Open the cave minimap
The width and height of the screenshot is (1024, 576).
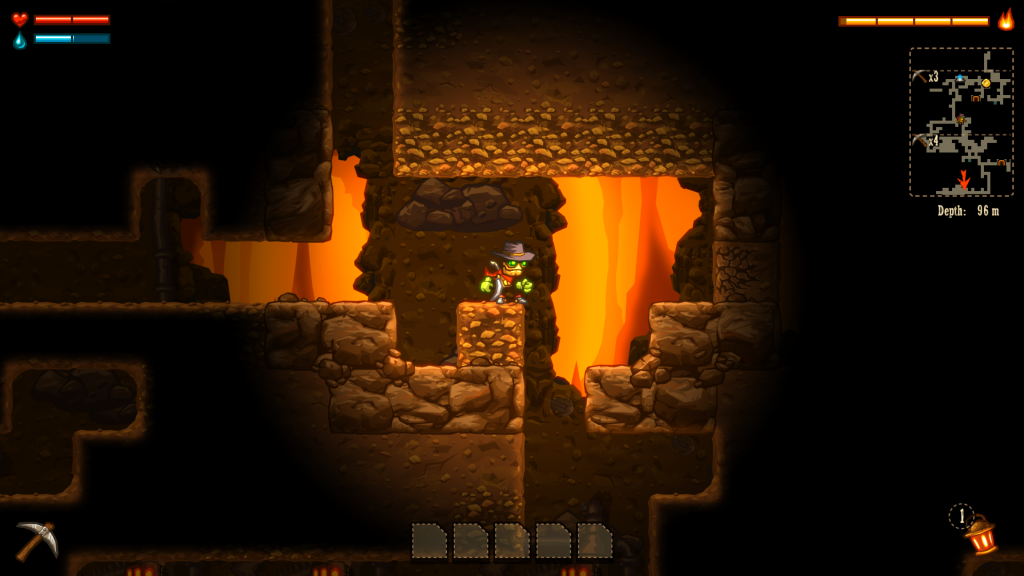pos(961,122)
